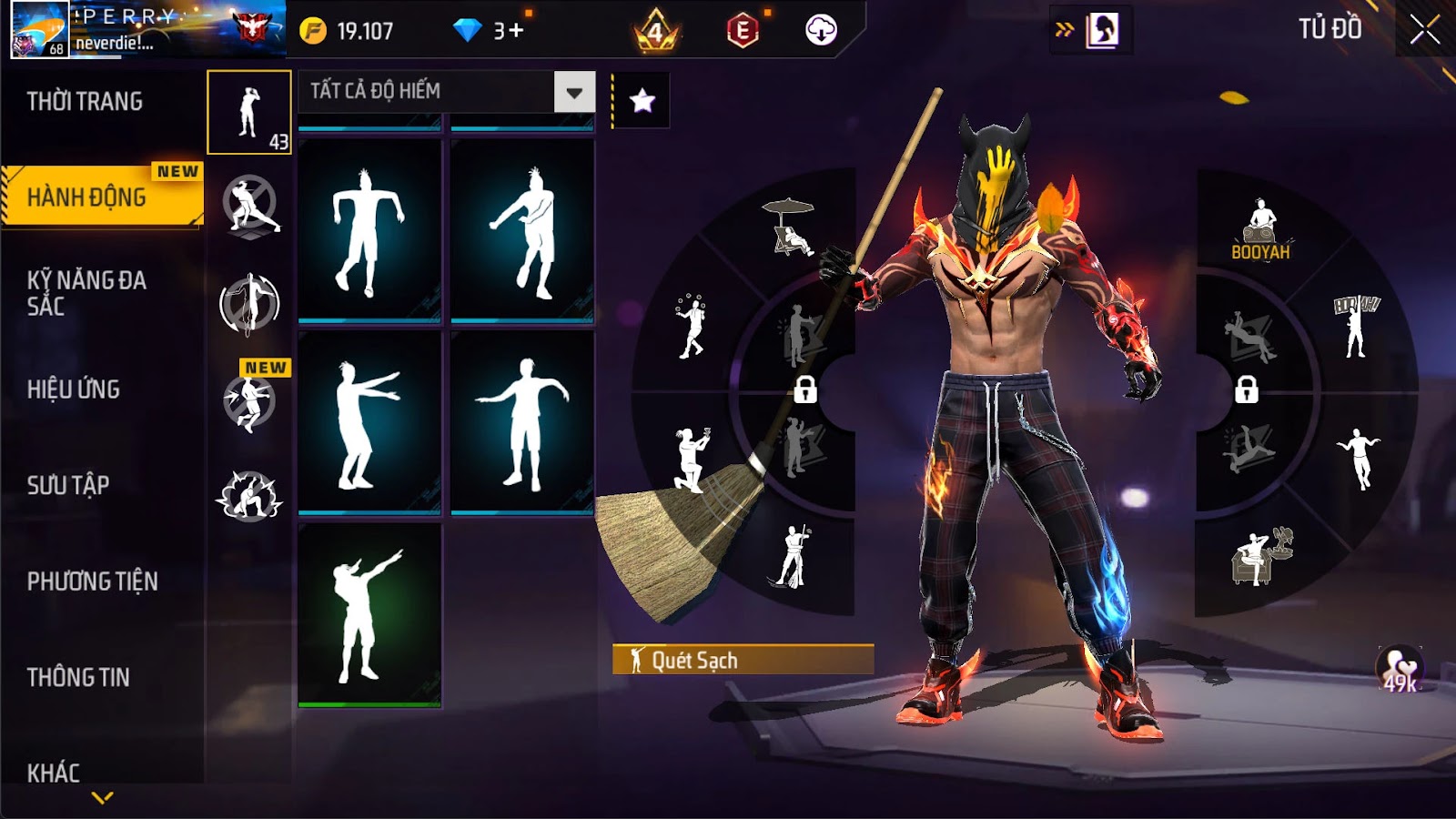Open the Thời Trang category
The height and width of the screenshot is (819, 1456).
pos(85,102)
